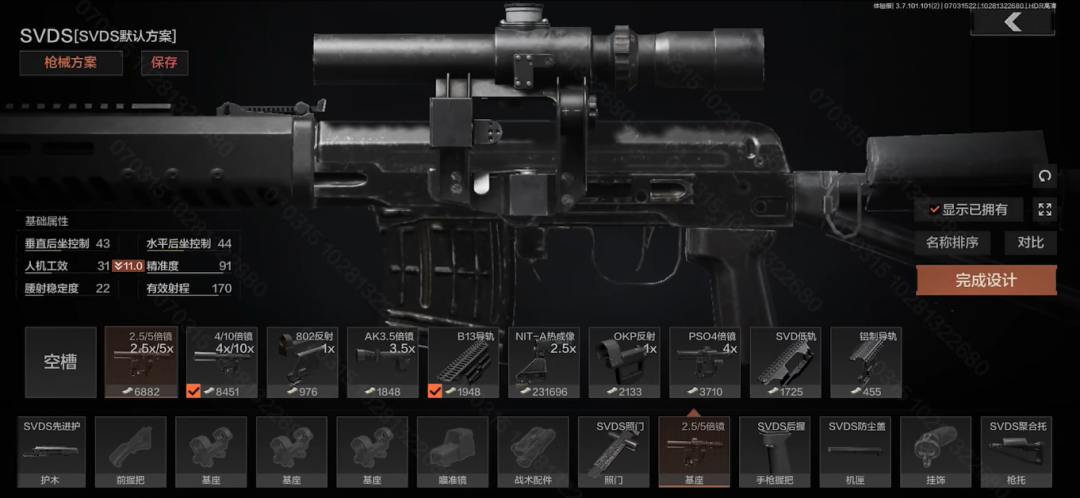The height and width of the screenshot is (498, 1080).
Task: Confirm with 完成设计 button
Action: pos(985,280)
